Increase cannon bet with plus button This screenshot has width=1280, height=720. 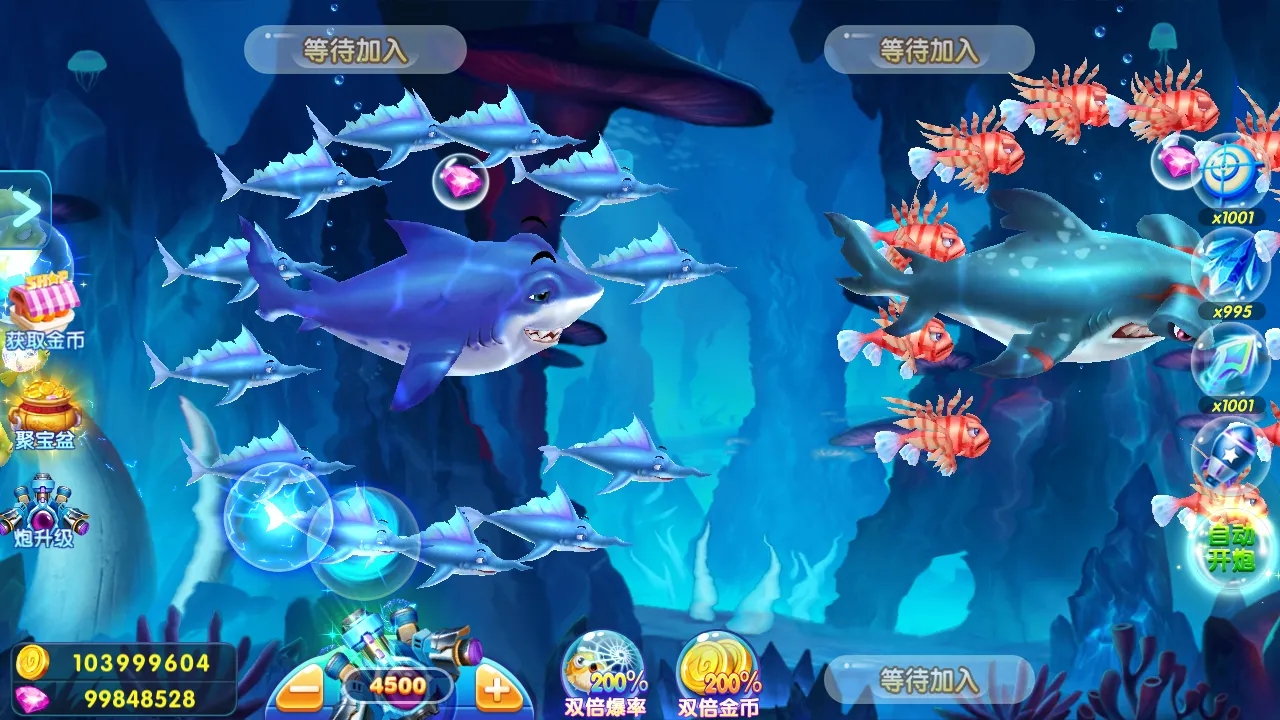click(498, 688)
